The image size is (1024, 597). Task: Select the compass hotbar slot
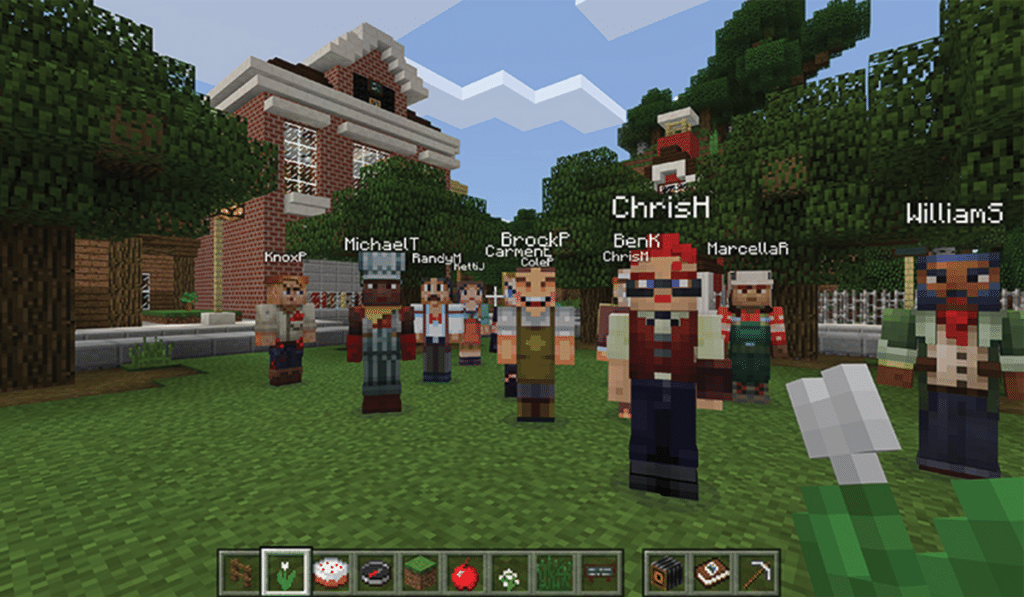coord(375,572)
